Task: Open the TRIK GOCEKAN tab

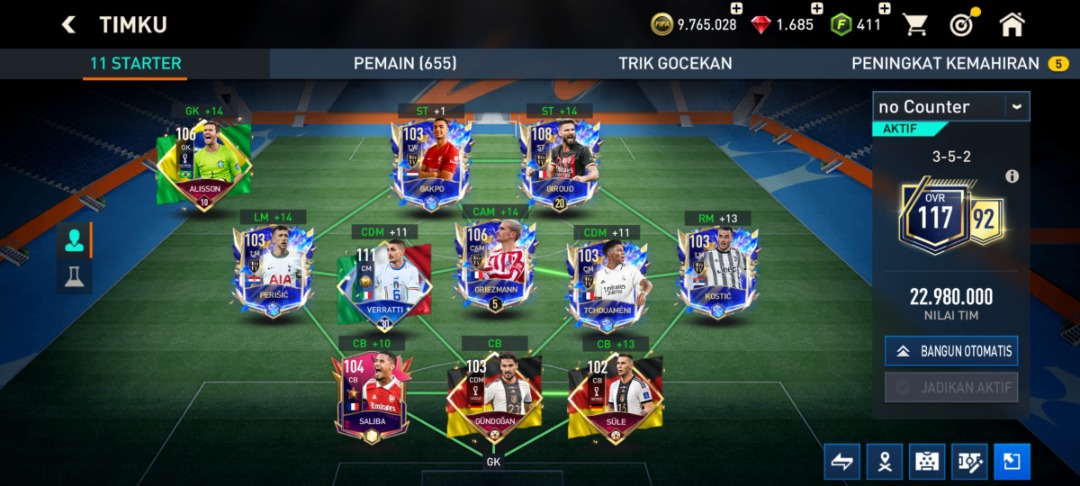Action: [675, 63]
